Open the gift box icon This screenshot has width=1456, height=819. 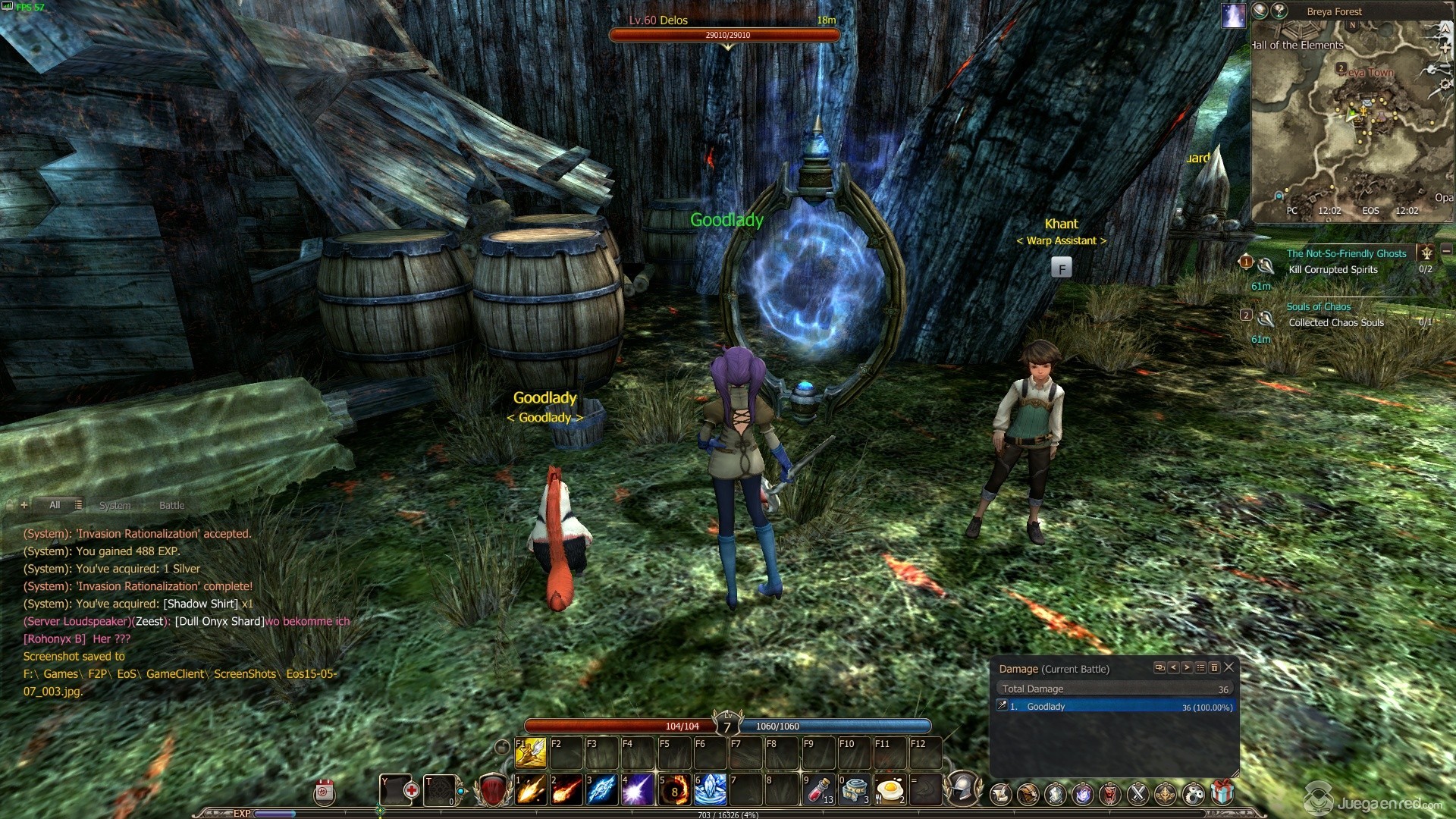1222,793
